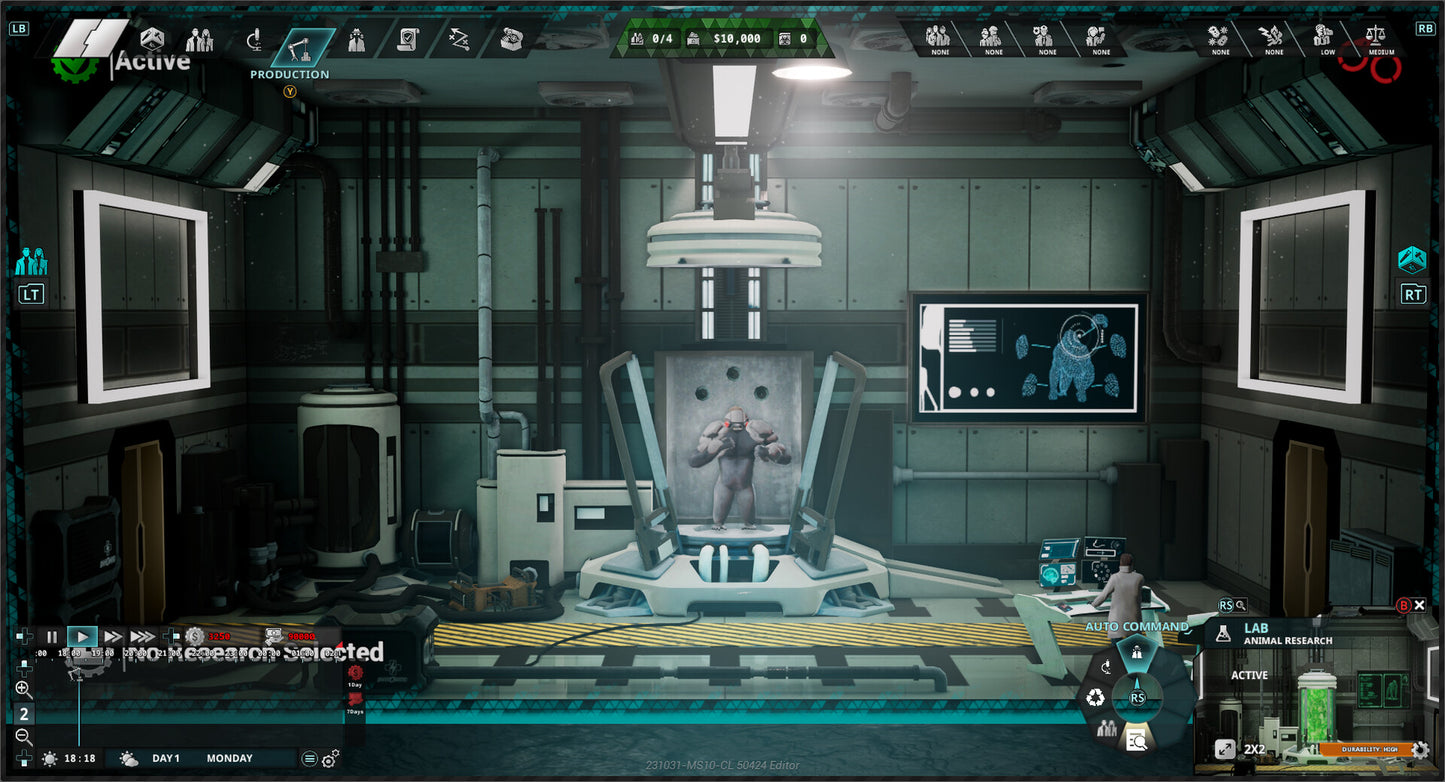This screenshot has width=1445, height=782.
Task: Choose the microscope option in radial wheel
Action: pos(1106,667)
